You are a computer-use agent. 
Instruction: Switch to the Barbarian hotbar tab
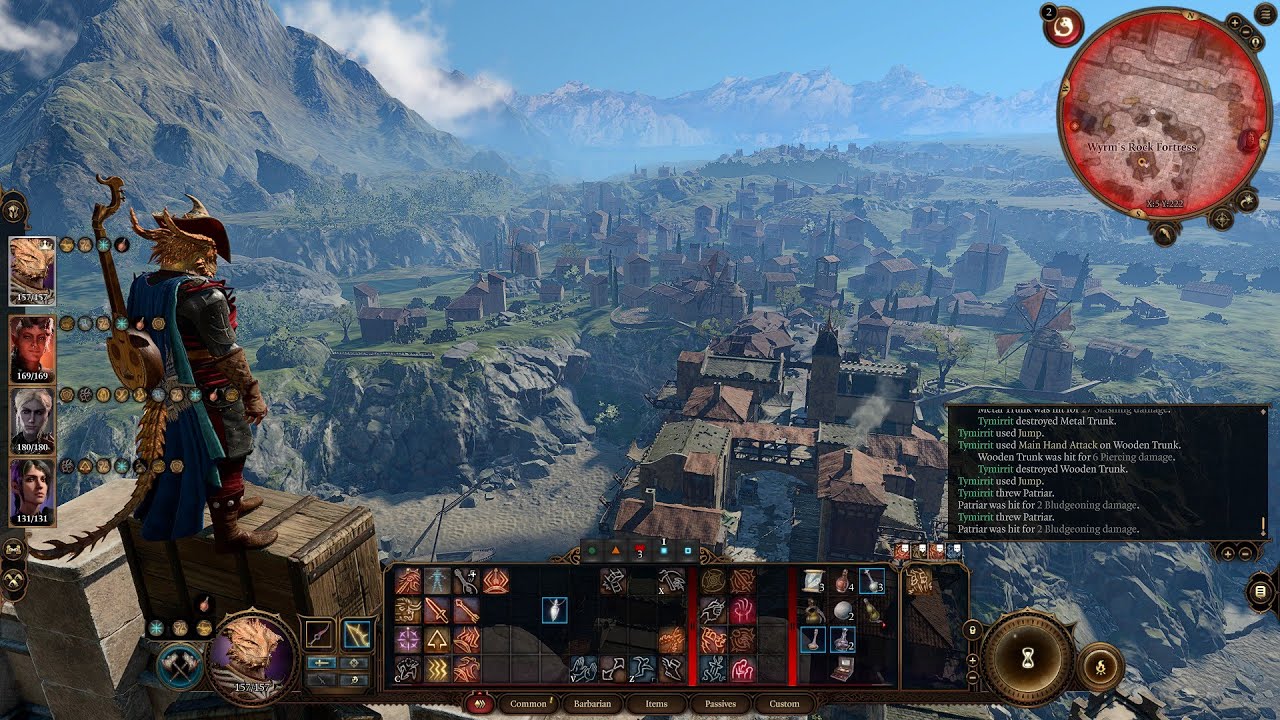point(592,704)
